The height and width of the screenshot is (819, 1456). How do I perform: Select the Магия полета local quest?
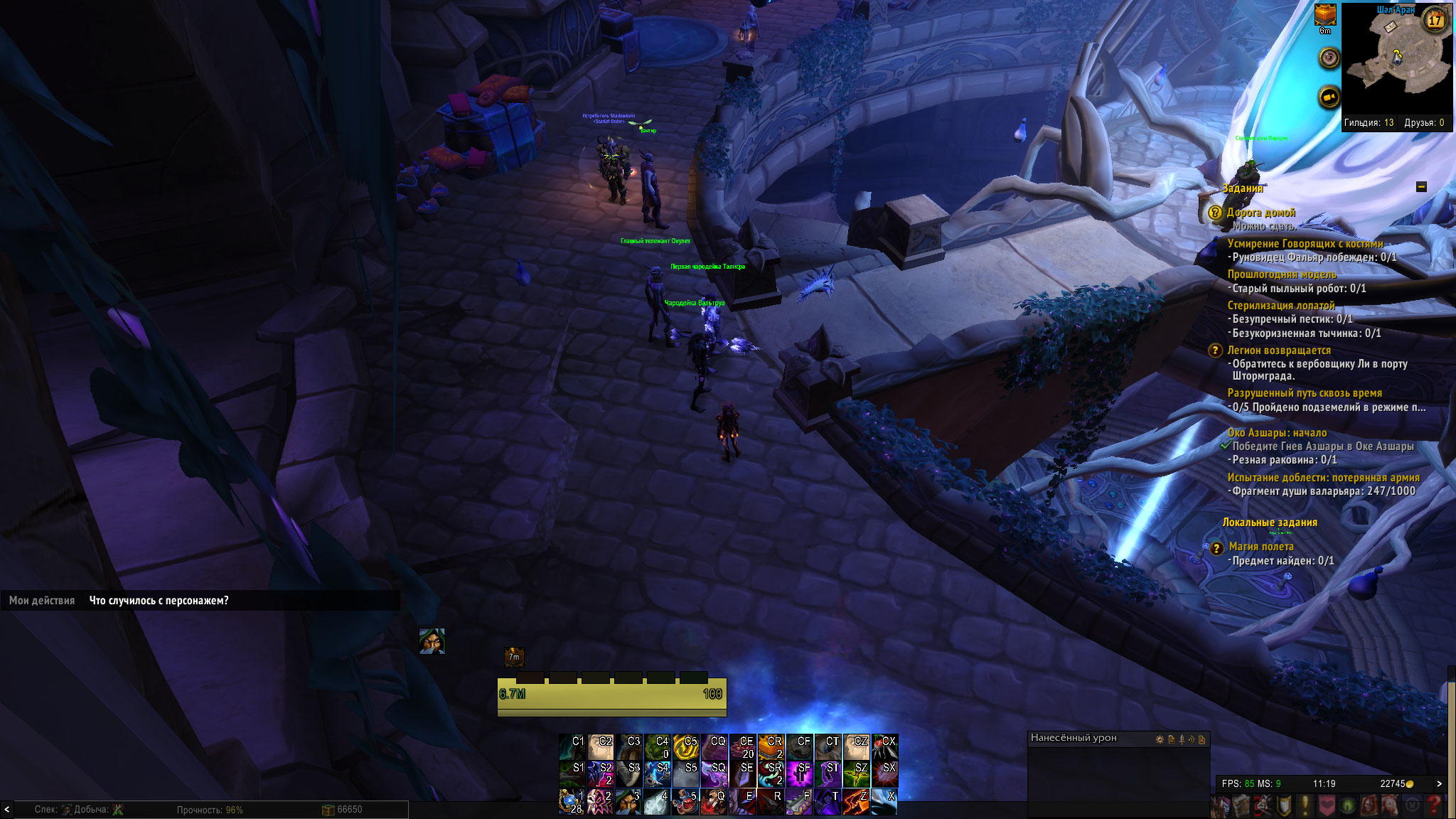tap(1260, 547)
